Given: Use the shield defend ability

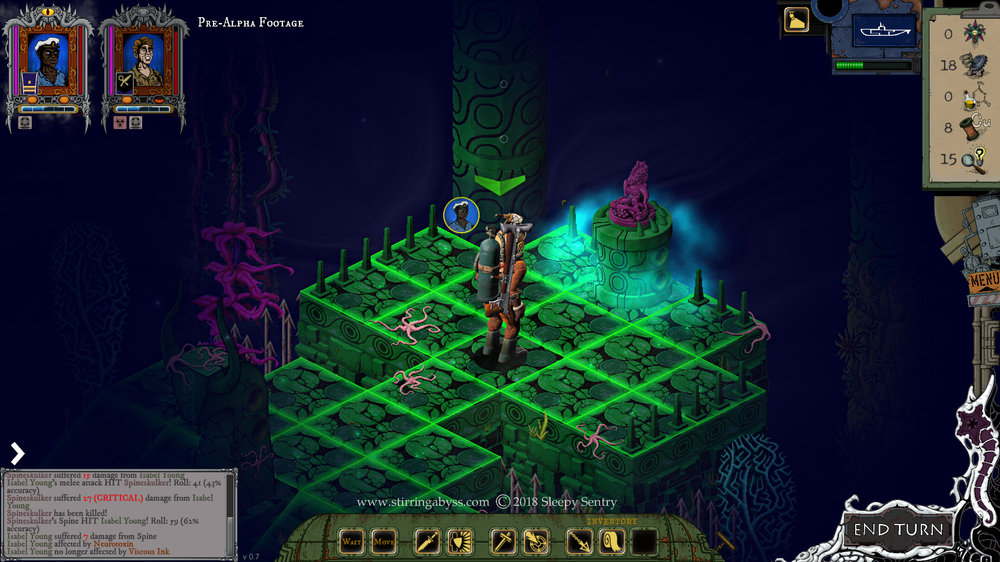Looking at the screenshot, I should point(461,542).
